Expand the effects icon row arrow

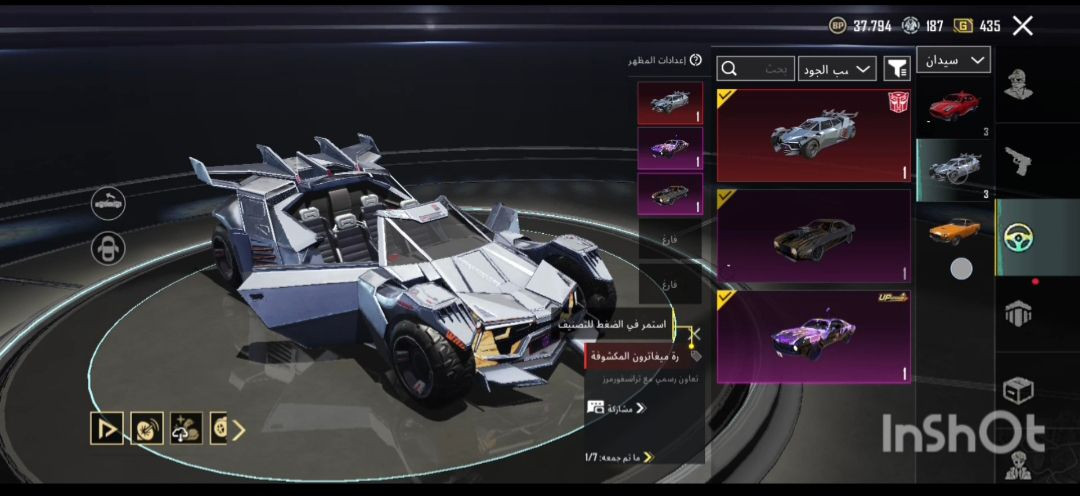[x=239, y=429]
